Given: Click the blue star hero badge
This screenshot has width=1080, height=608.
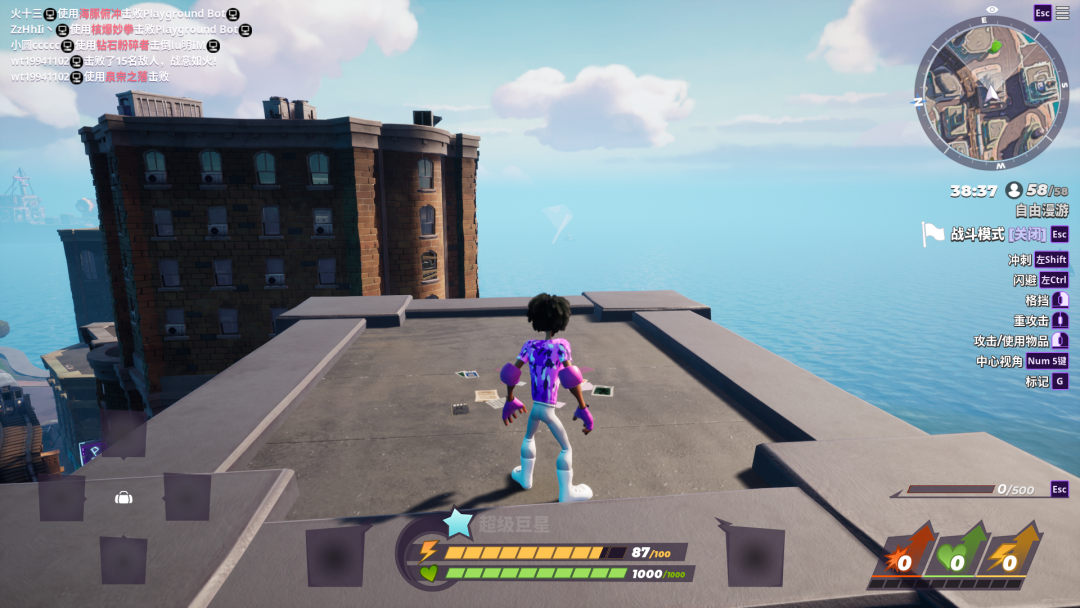Looking at the screenshot, I should click(x=457, y=523).
